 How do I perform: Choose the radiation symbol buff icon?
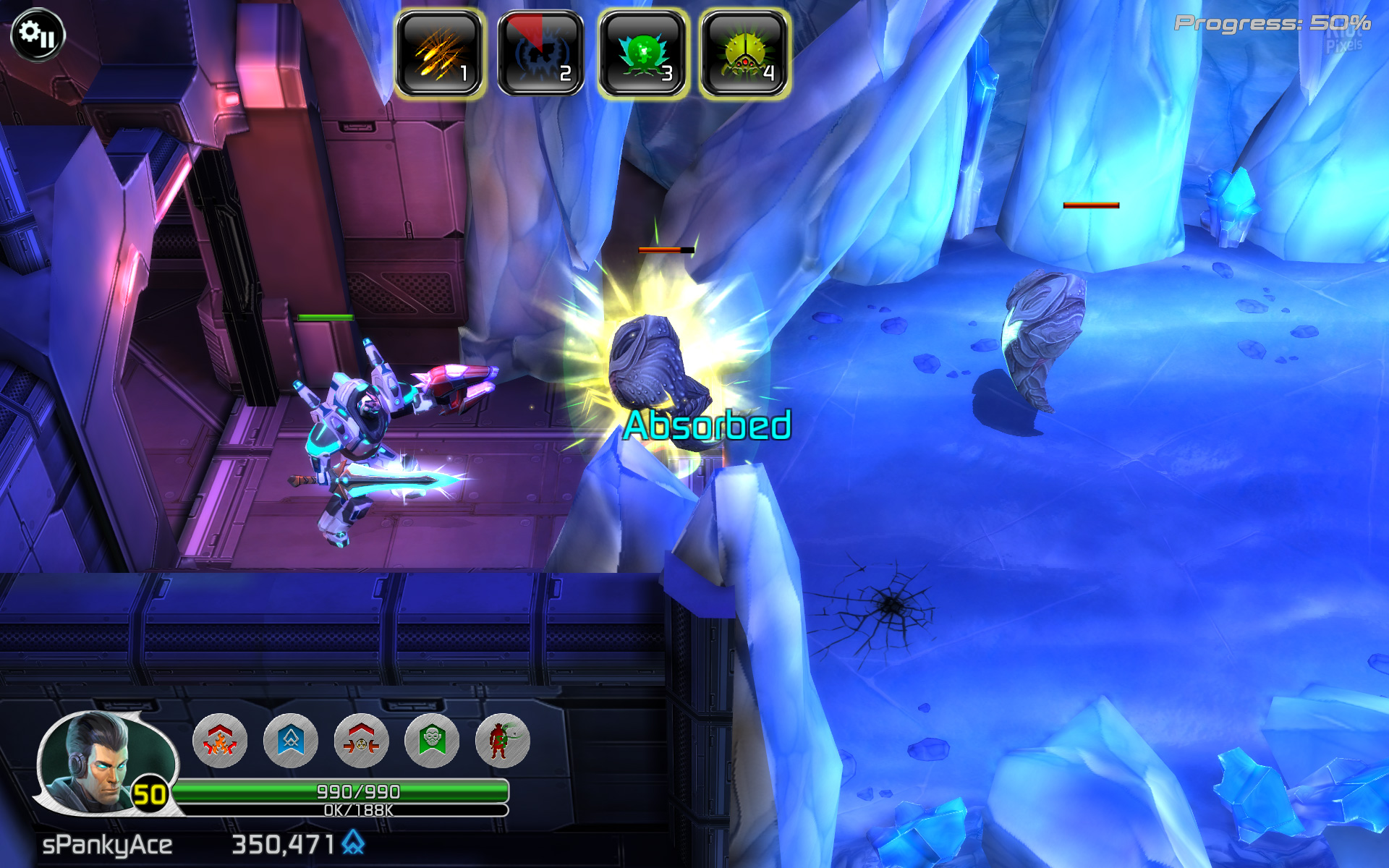[361, 740]
